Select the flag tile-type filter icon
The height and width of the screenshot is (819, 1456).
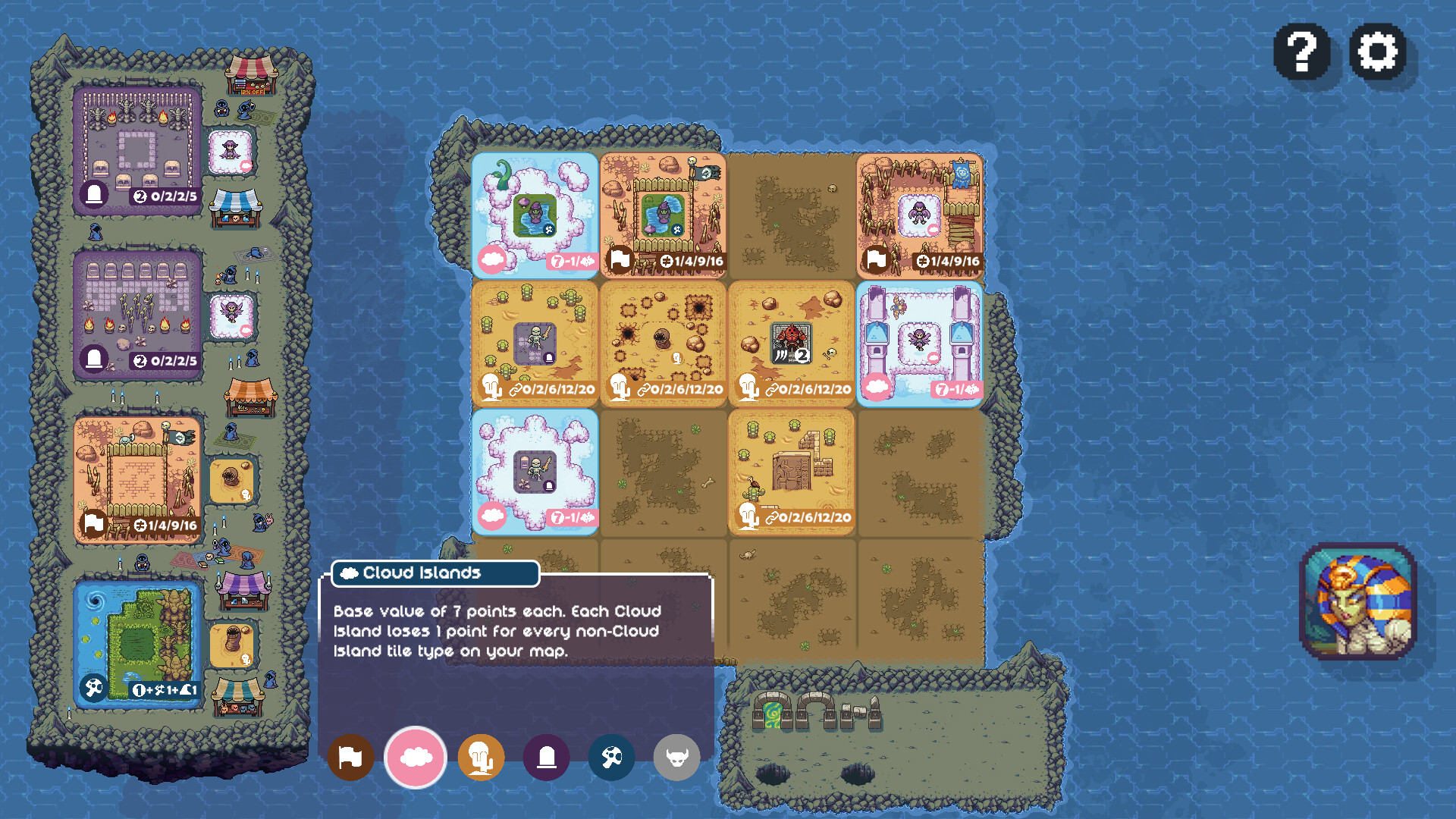tap(351, 758)
